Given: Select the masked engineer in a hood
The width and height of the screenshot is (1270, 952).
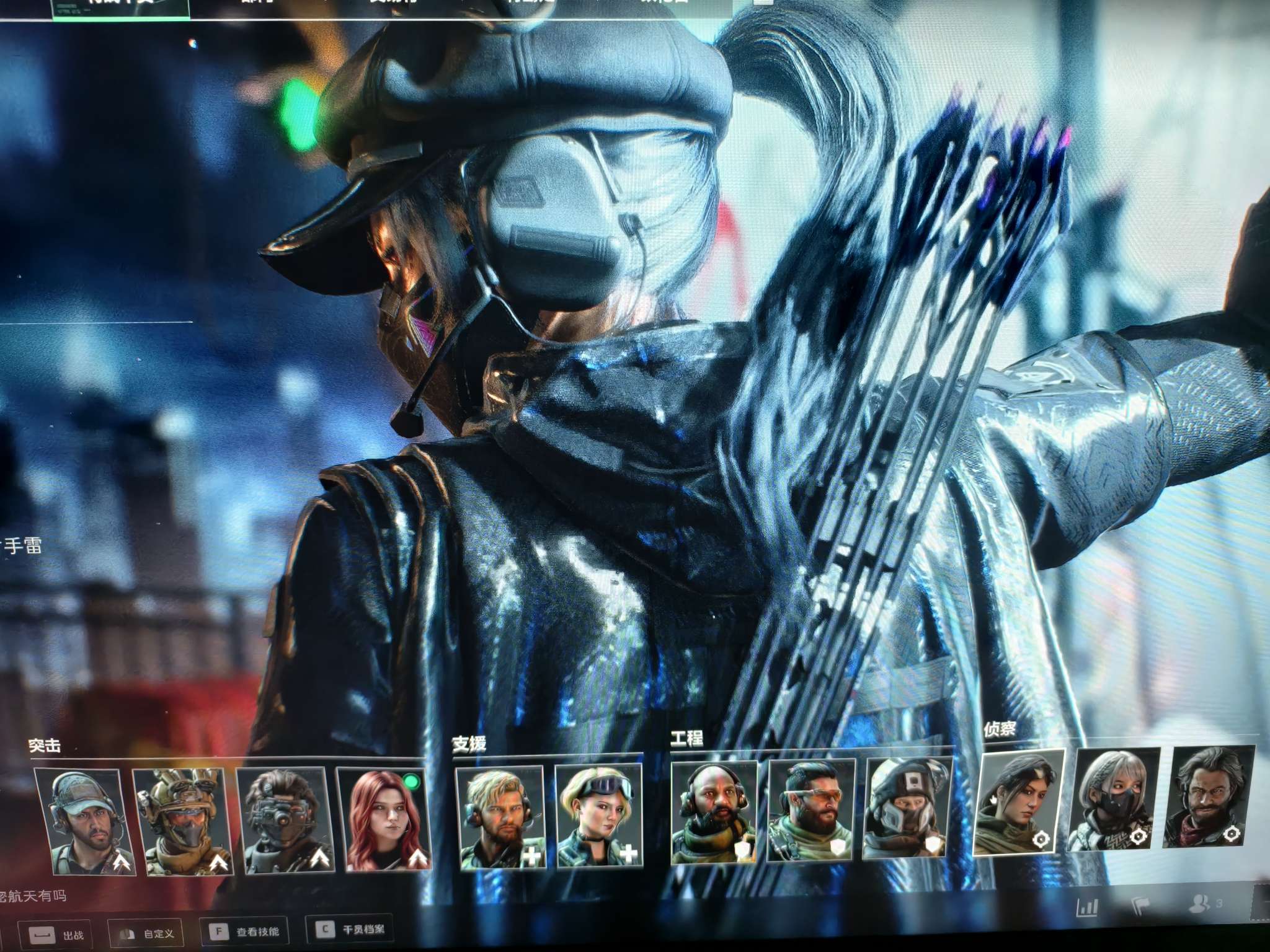Looking at the screenshot, I should coord(906,806).
